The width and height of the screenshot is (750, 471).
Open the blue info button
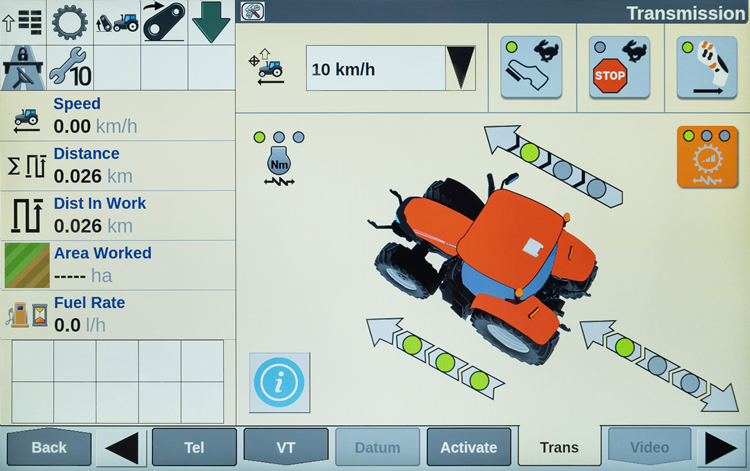[279, 382]
